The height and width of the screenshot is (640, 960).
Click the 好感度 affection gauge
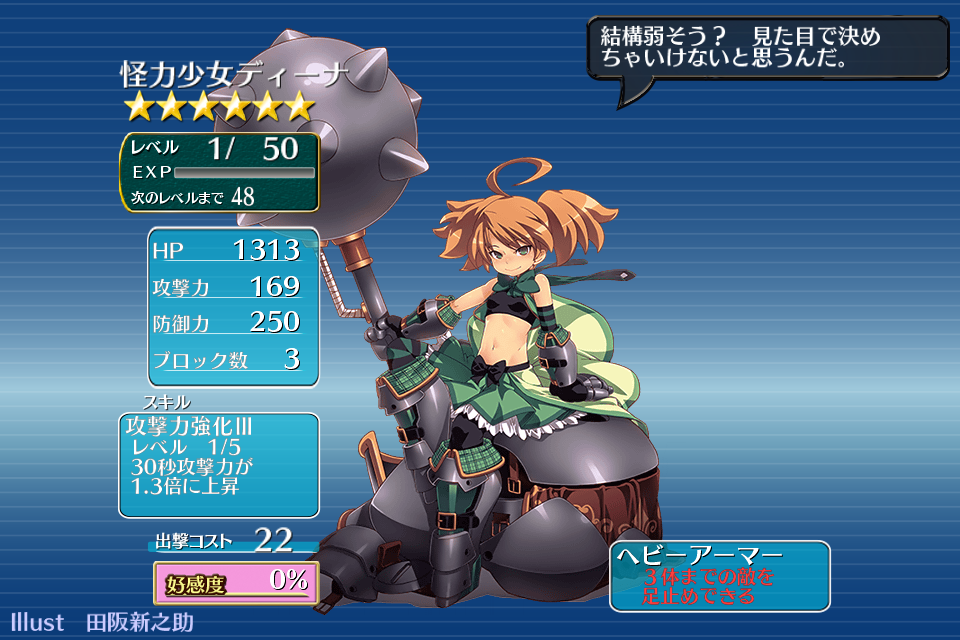pyautogui.click(x=236, y=582)
